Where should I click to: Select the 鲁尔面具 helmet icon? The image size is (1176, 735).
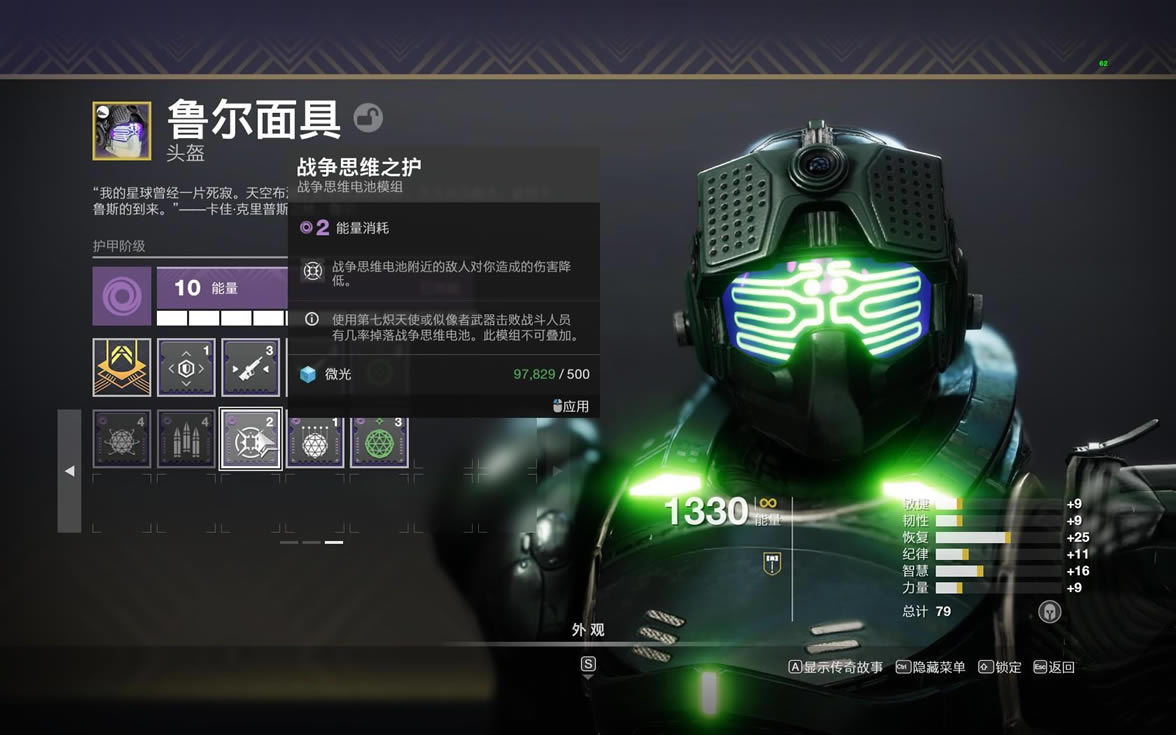[x=122, y=130]
